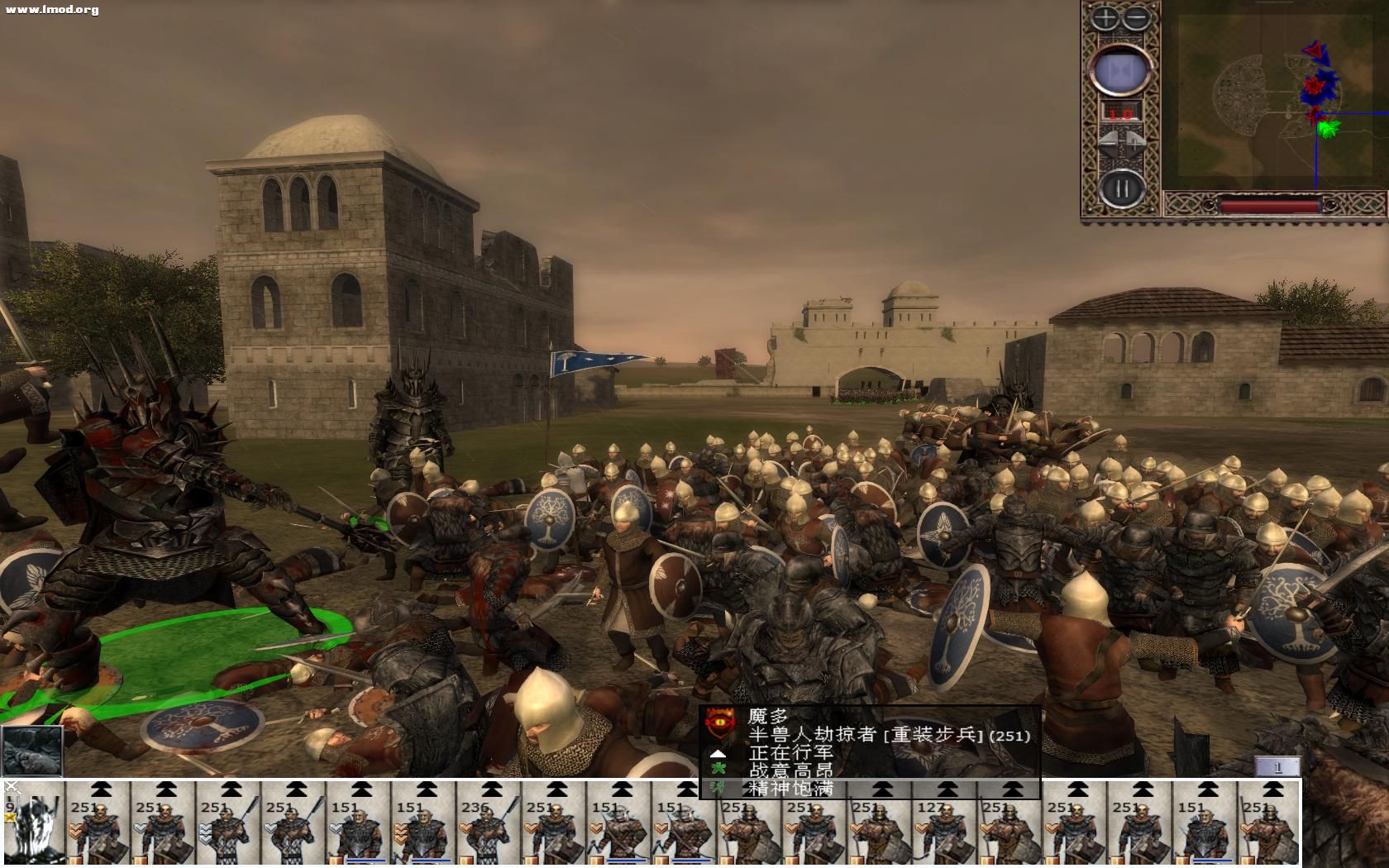Image resolution: width=1389 pixels, height=868 pixels.
Task: Toggle the round minimap display button
Action: (1121, 70)
